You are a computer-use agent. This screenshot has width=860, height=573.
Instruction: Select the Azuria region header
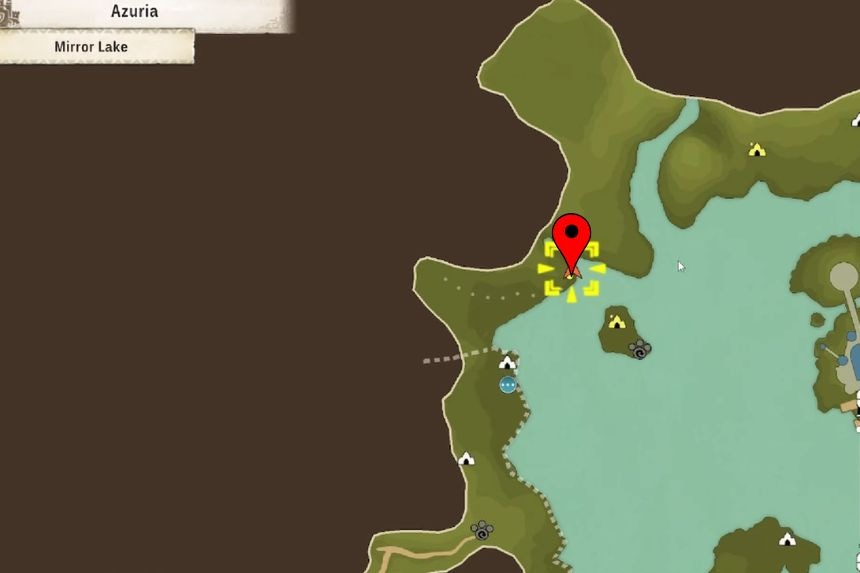[134, 13]
